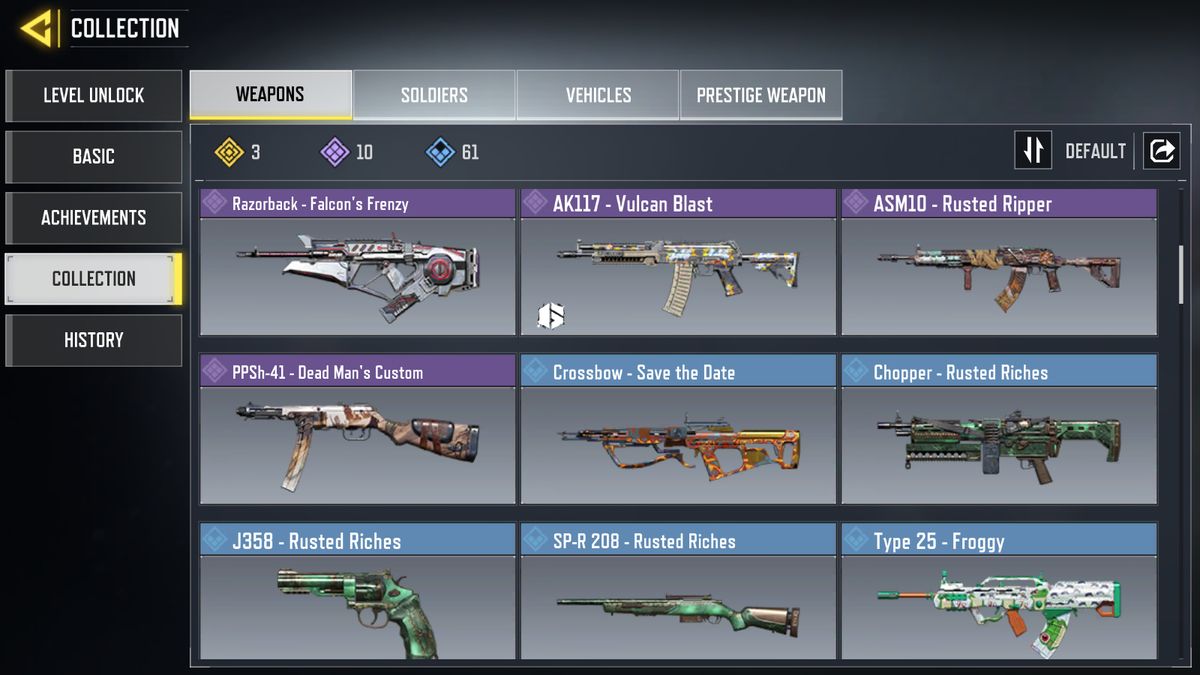
Task: Switch to the Vehicles tab
Action: point(598,95)
